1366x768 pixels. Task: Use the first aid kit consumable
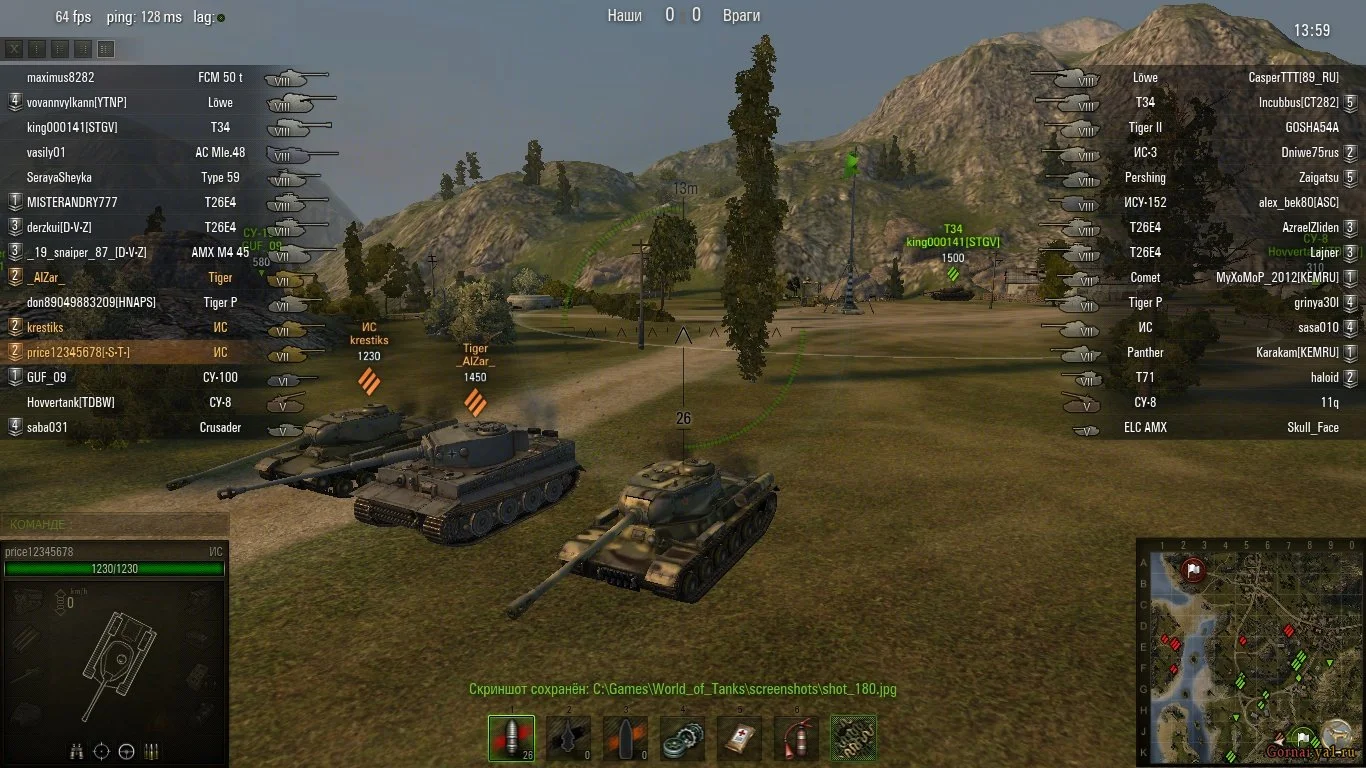pyautogui.click(x=740, y=738)
